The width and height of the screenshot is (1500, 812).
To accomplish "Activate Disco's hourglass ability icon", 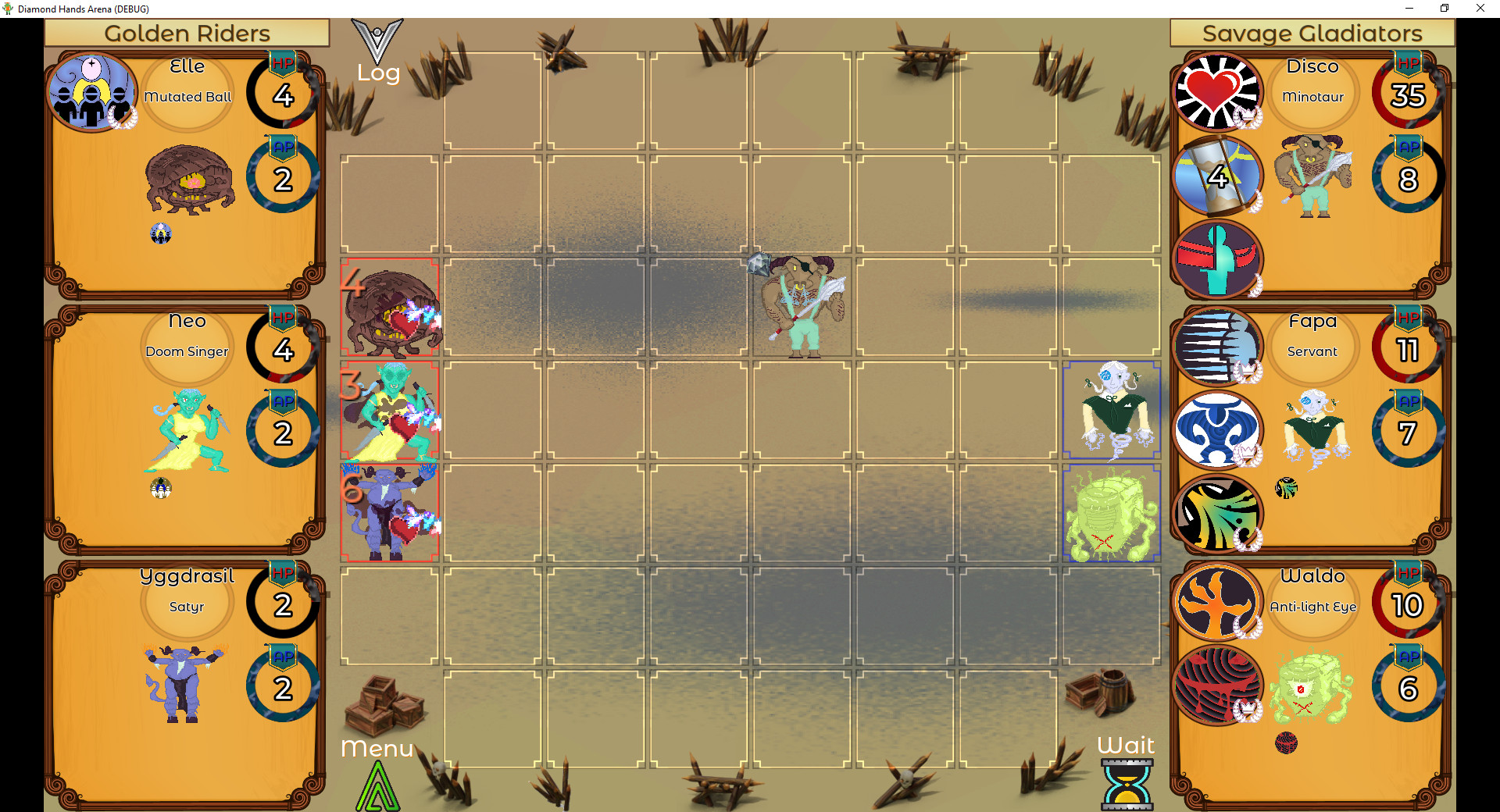I will click(x=1217, y=176).
